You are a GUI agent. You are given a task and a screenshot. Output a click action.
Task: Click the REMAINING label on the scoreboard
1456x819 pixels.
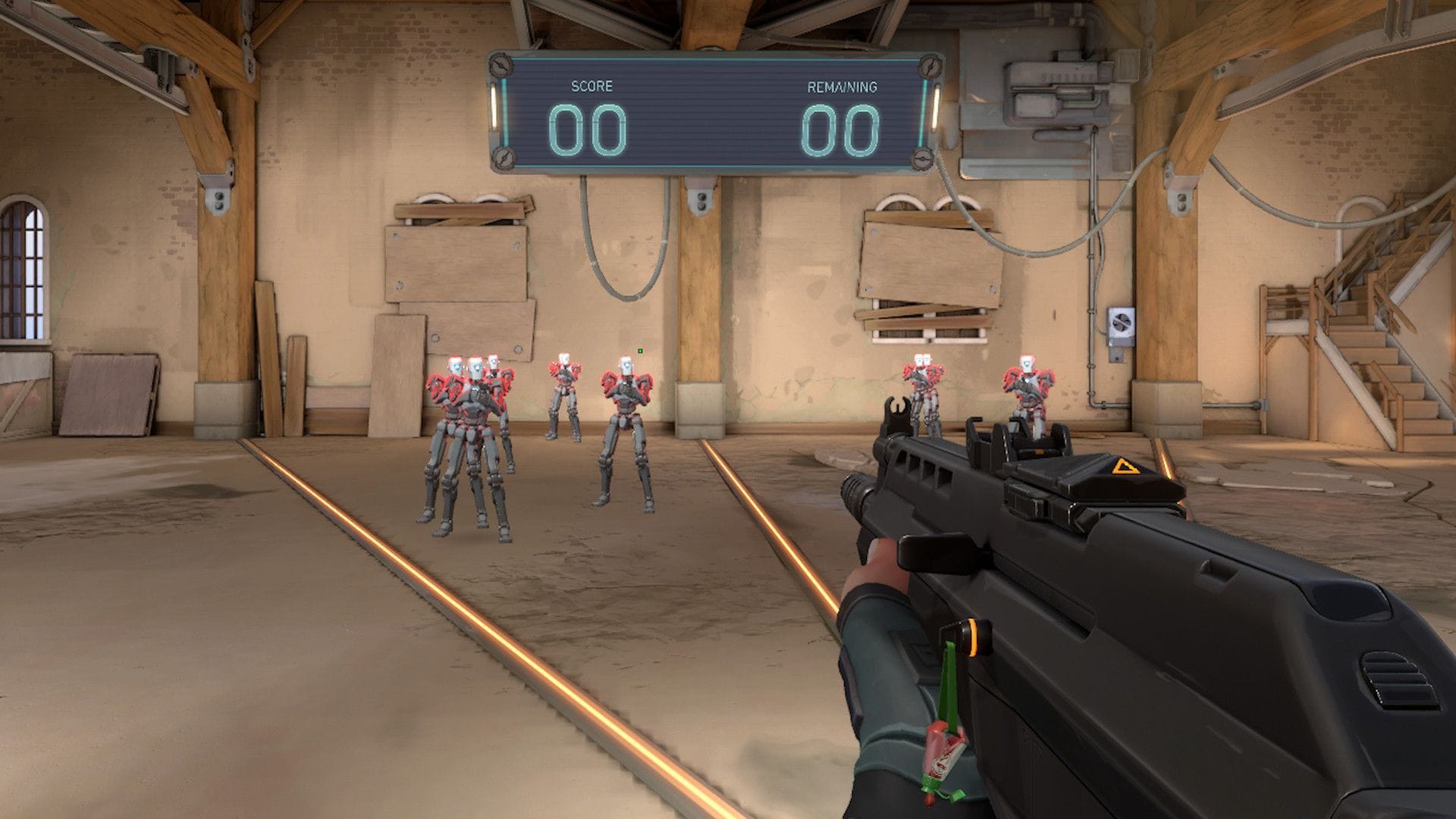[x=843, y=86]
